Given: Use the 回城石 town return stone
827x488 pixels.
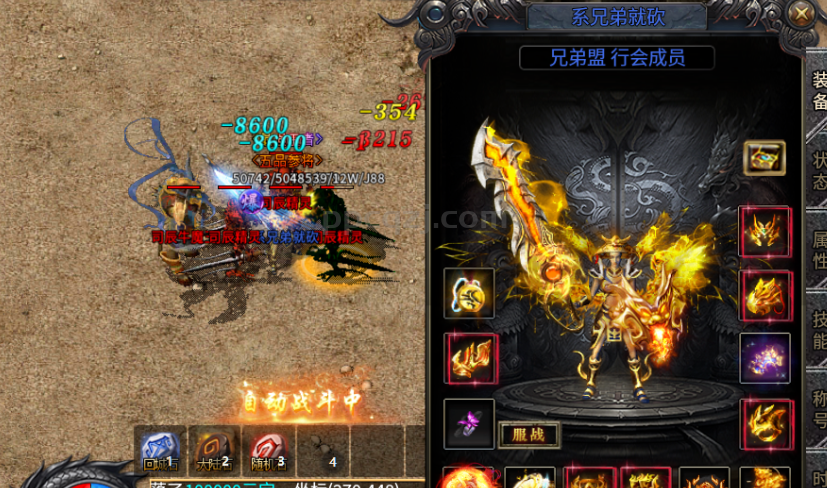Looking at the screenshot, I should [x=159, y=448].
